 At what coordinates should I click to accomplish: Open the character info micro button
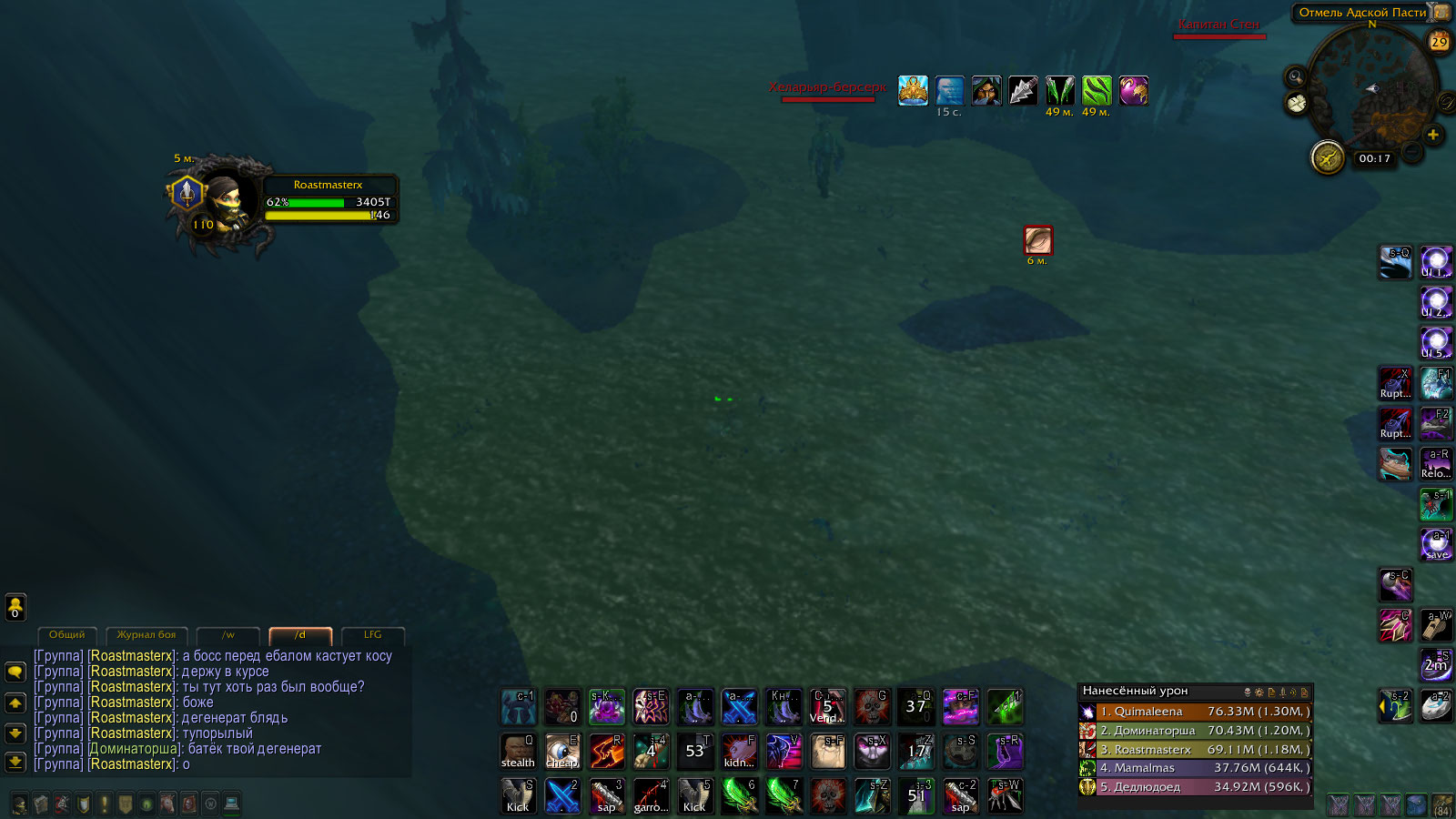point(19,804)
